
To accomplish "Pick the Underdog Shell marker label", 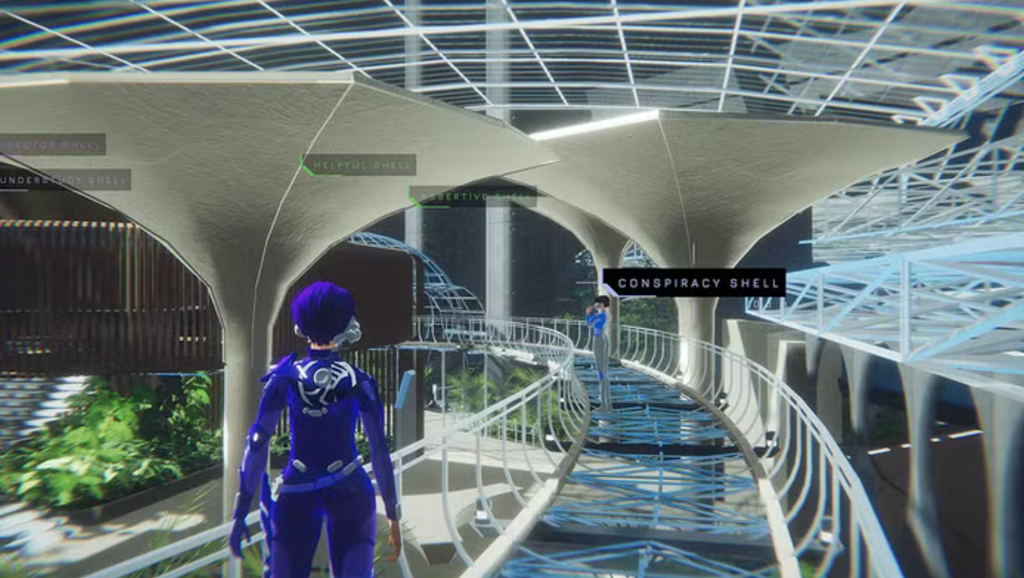I will click(x=64, y=180).
